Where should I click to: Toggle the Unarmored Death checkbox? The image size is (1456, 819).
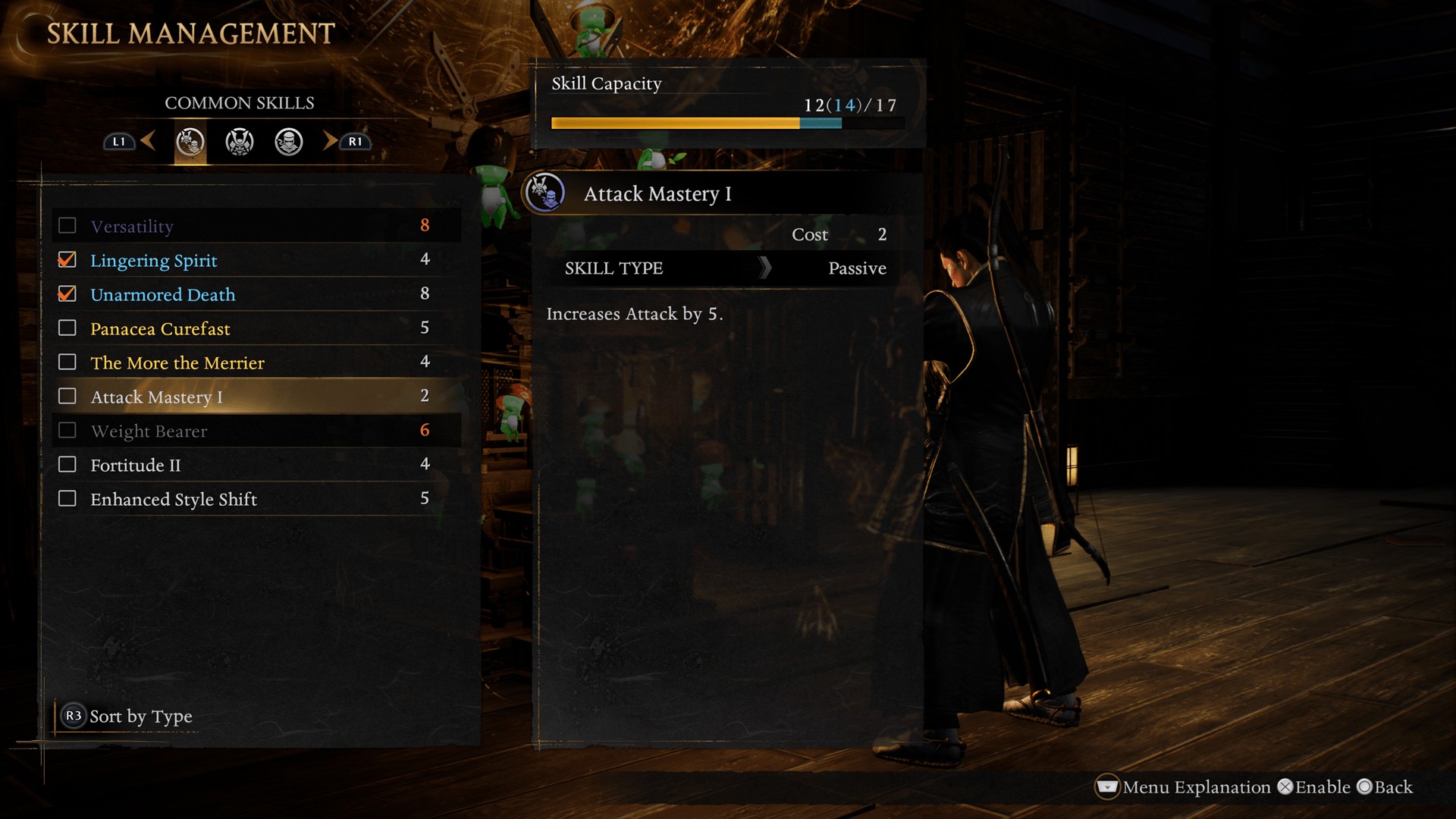[67, 294]
